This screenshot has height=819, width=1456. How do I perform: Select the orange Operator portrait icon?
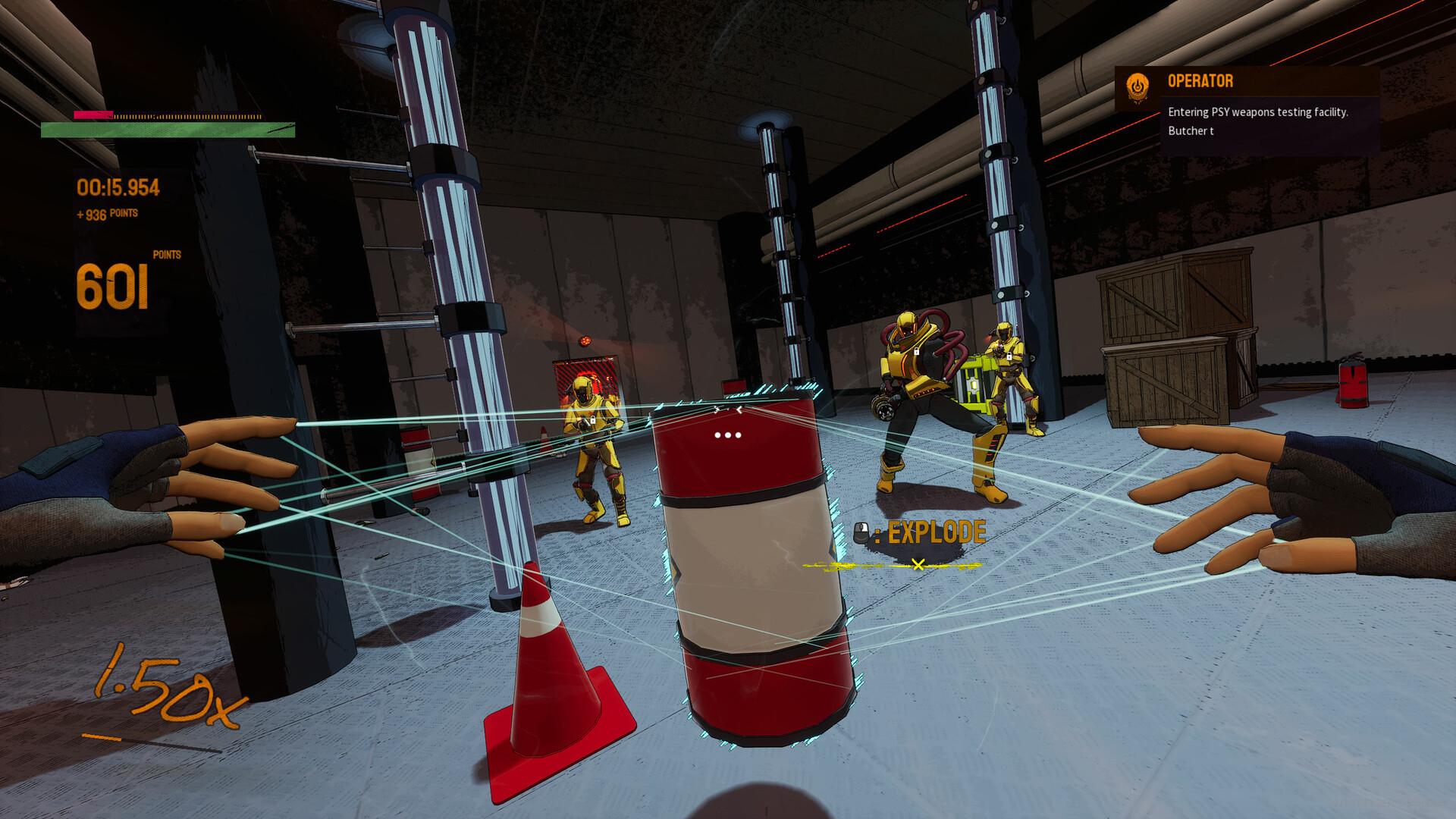(1137, 89)
